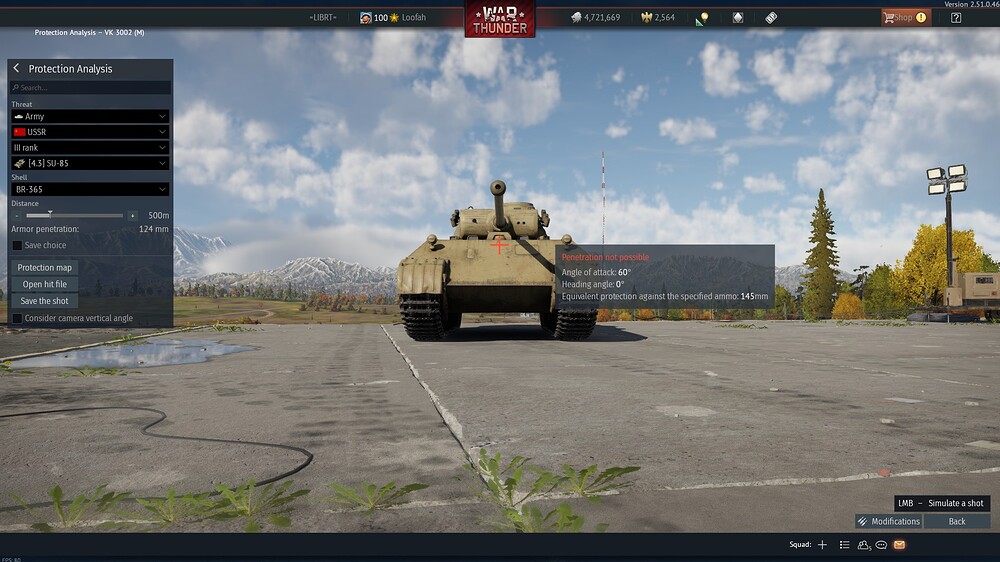Open the USSR nation dropdown
The image size is (1000, 562).
tap(90, 132)
